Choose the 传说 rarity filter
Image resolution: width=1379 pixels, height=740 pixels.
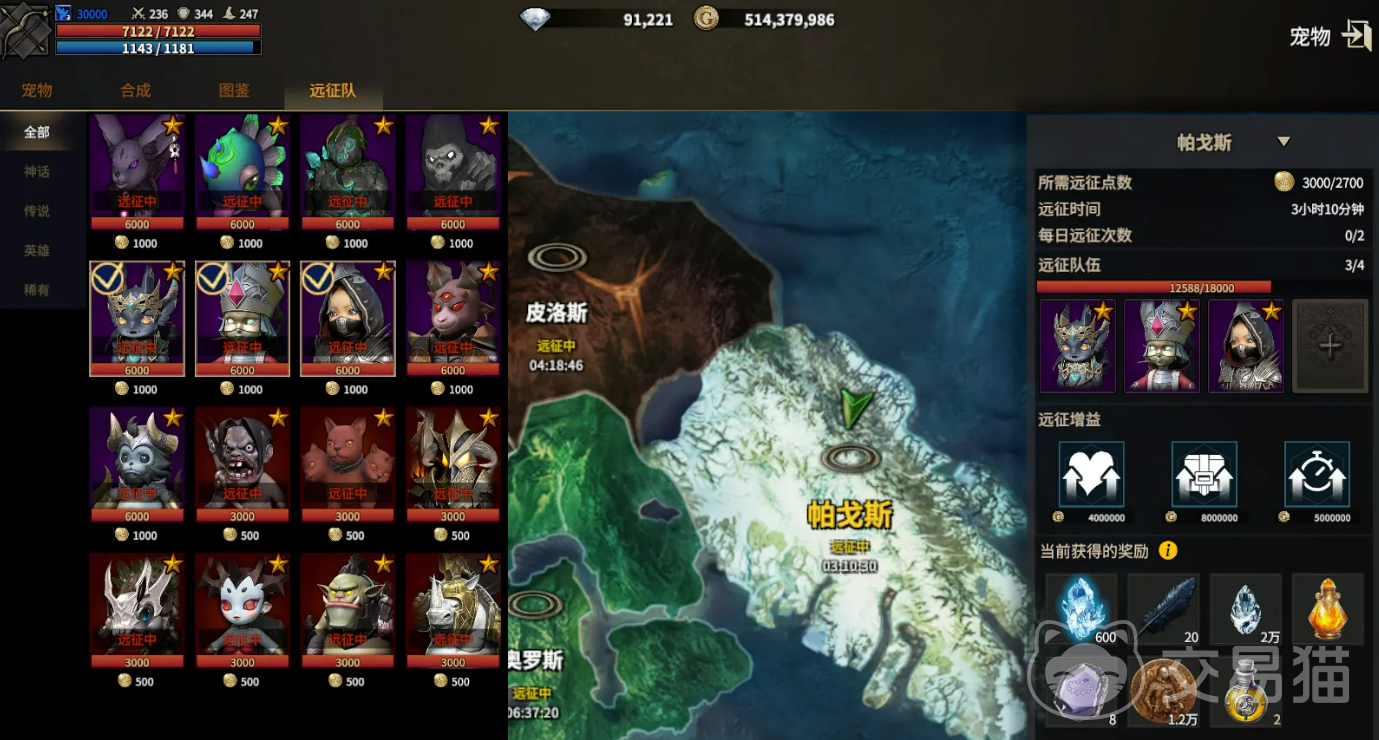point(37,211)
